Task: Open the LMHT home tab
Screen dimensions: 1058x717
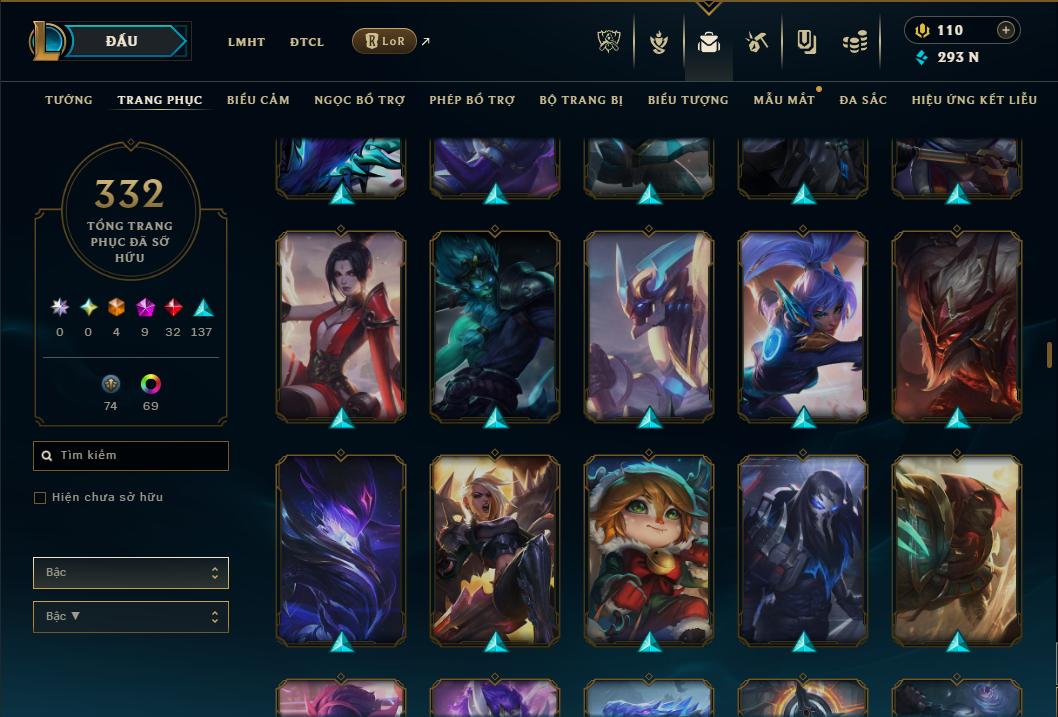Action: [246, 42]
